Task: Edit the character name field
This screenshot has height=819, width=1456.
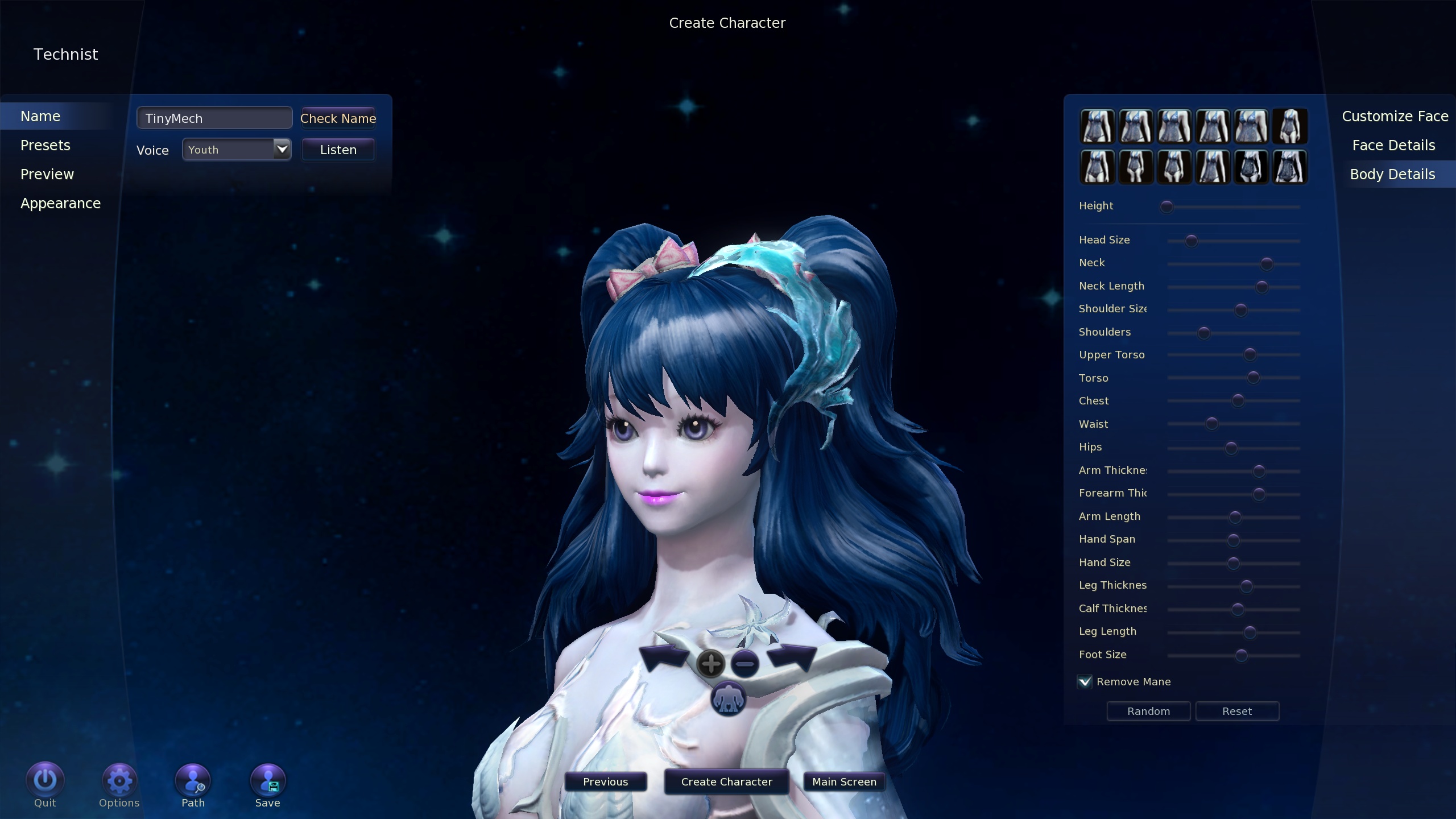Action: tap(214, 118)
